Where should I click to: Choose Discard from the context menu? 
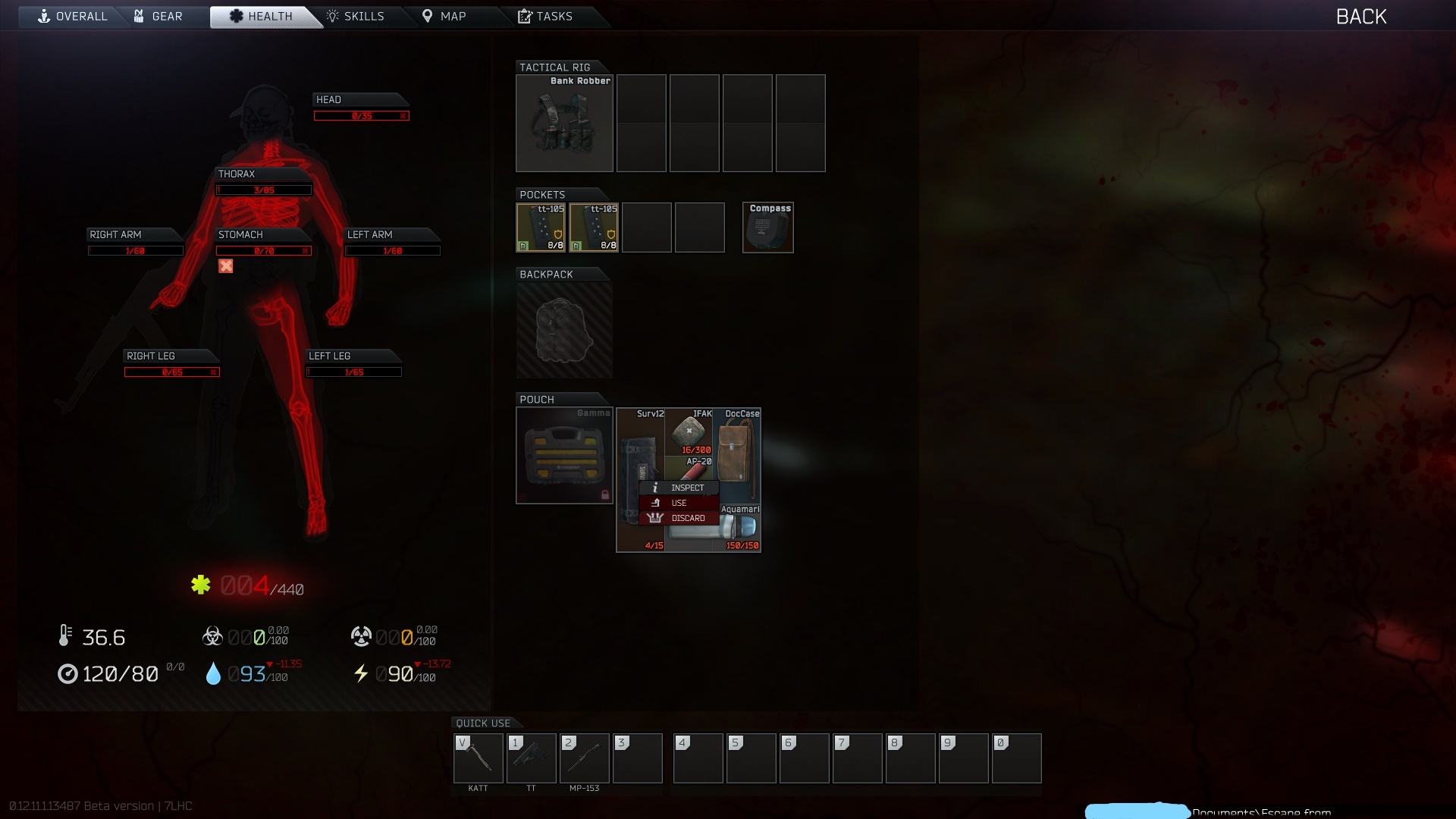pos(687,517)
